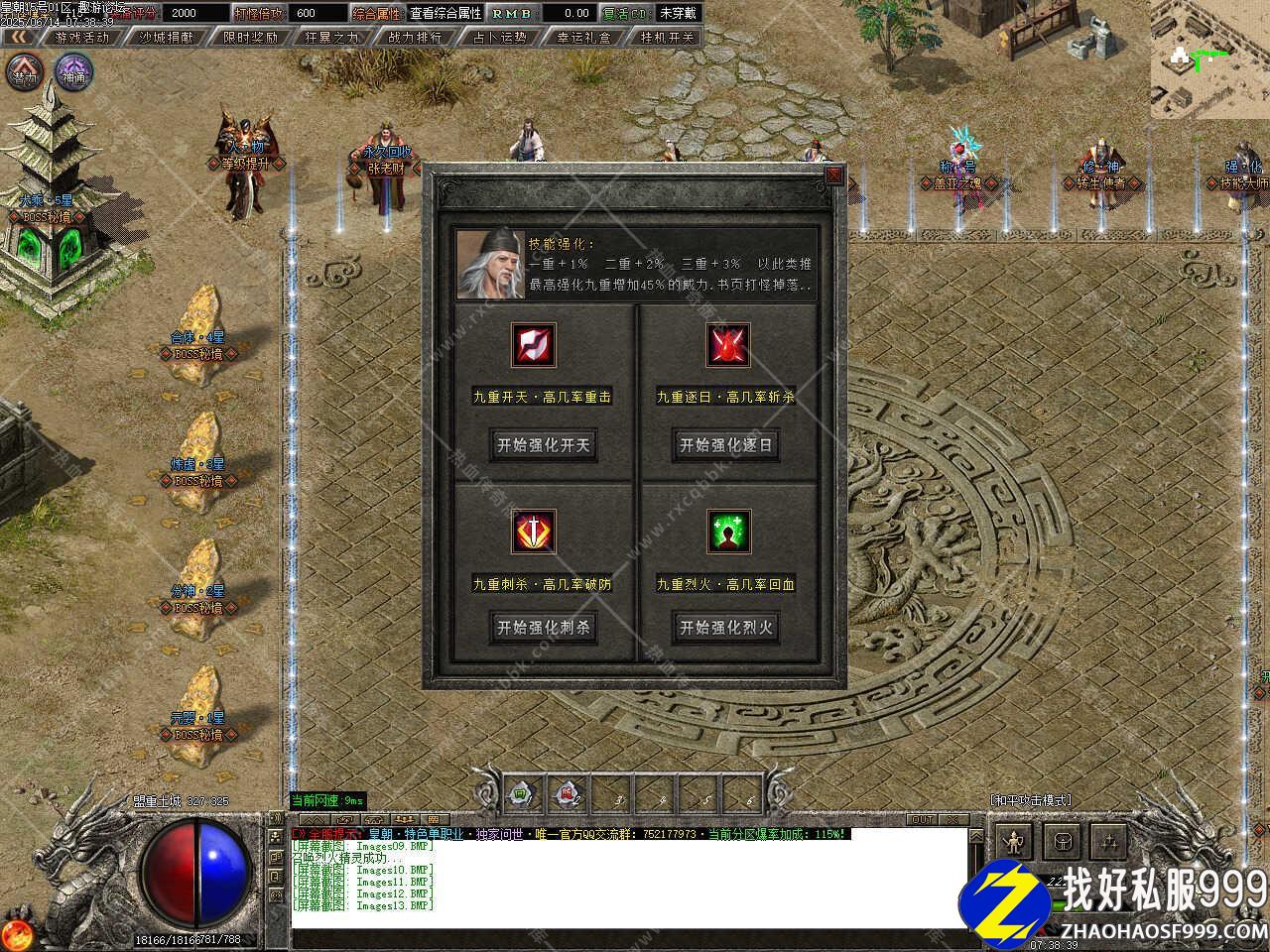Collapse the top menu with the arrow button
Viewport: 1270px width, 952px height.
coord(19,37)
